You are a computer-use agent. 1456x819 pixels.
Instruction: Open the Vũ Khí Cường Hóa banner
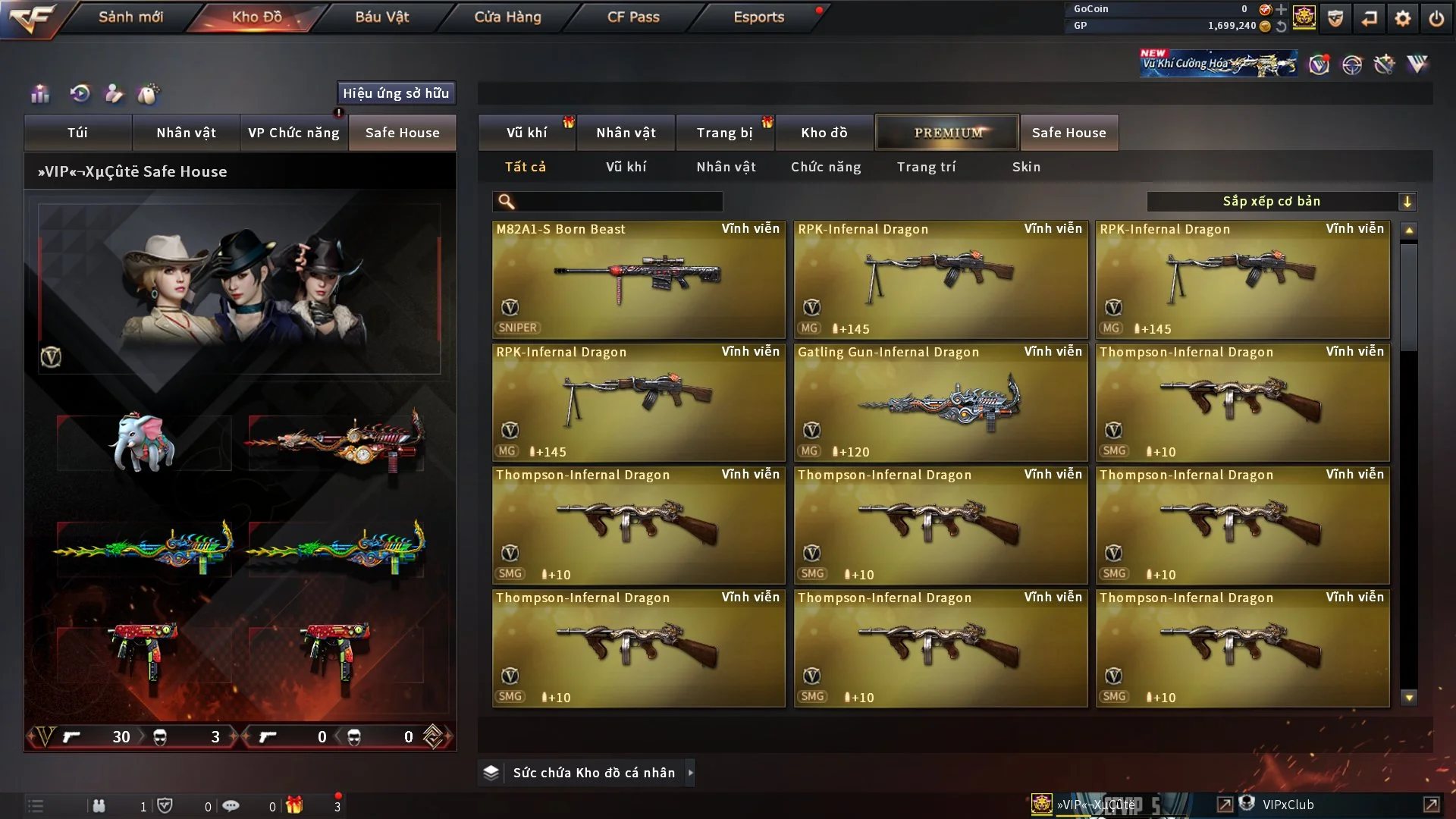point(1218,64)
